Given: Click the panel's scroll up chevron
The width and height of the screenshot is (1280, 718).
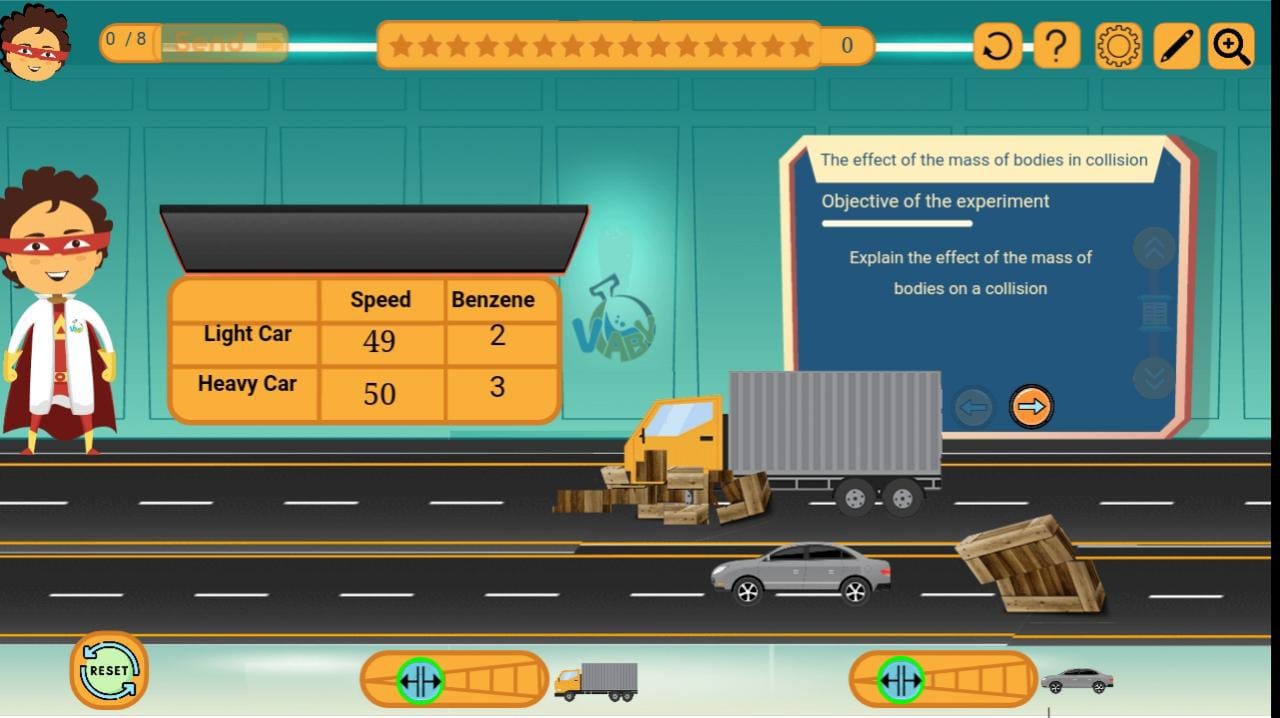Looking at the screenshot, I should pos(1154,248).
